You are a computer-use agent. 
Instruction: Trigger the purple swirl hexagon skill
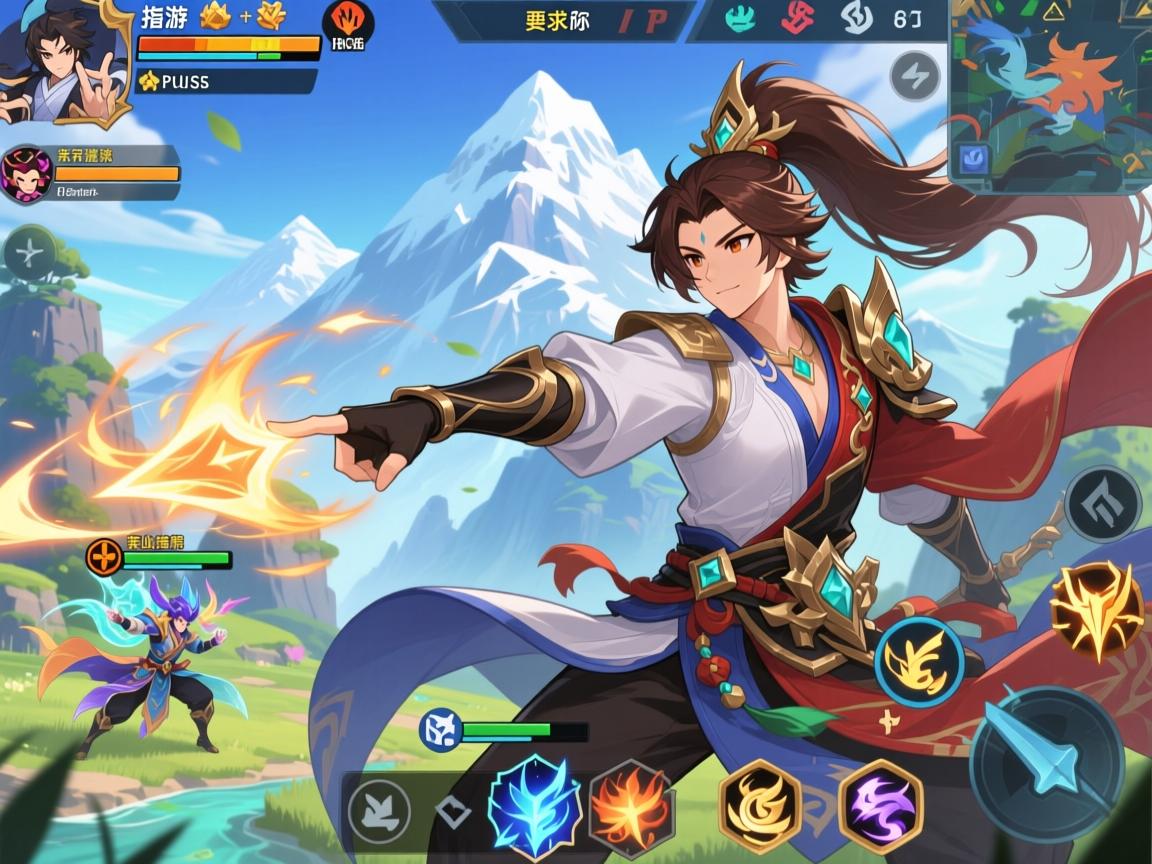click(x=880, y=806)
